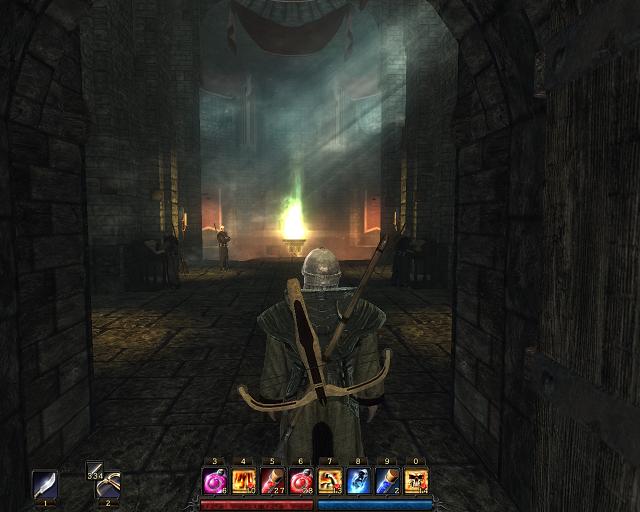
Task: Use the pink round potion in slot 3
Action: [215, 481]
